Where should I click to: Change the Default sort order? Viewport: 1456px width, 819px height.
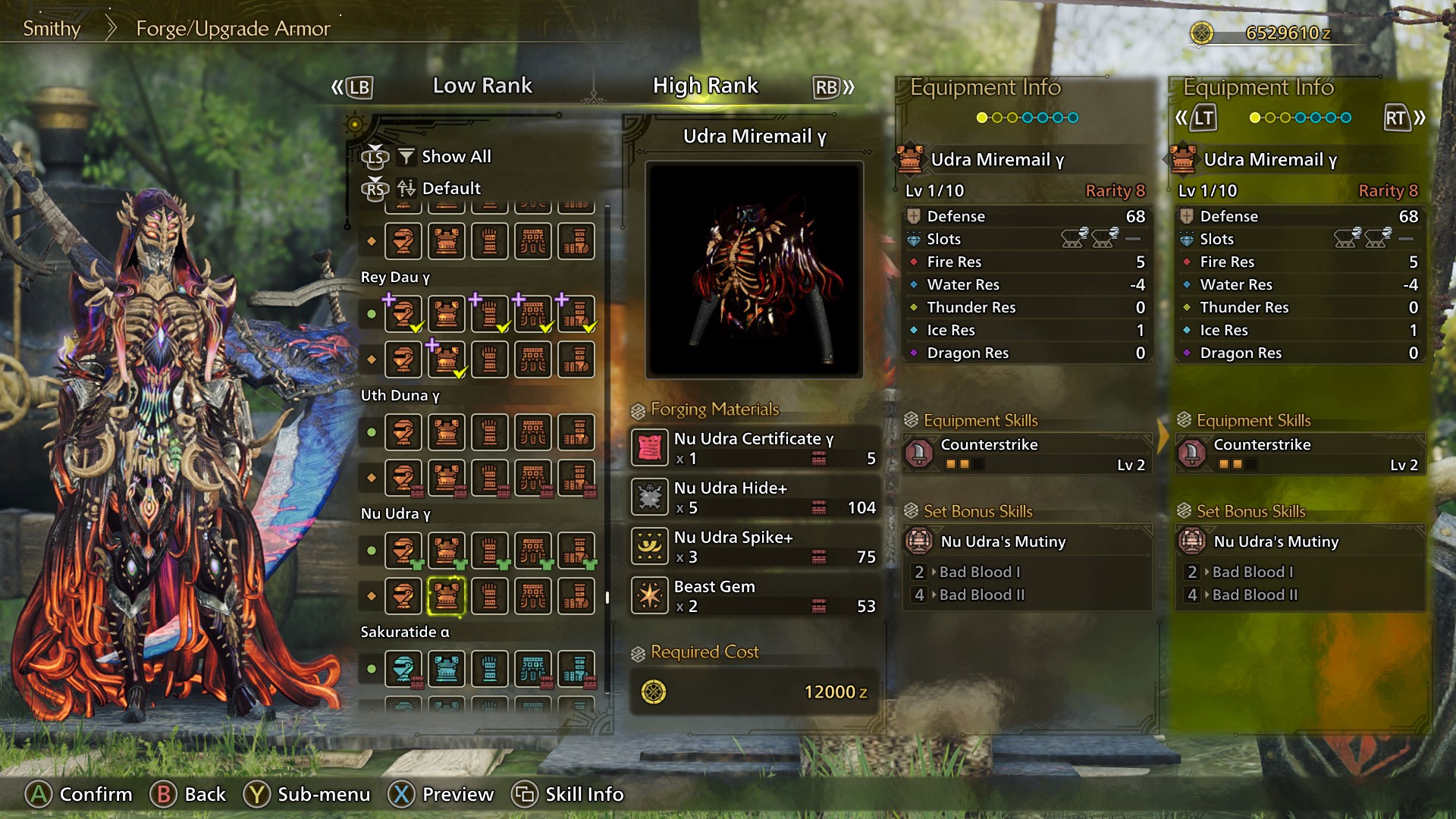(450, 188)
